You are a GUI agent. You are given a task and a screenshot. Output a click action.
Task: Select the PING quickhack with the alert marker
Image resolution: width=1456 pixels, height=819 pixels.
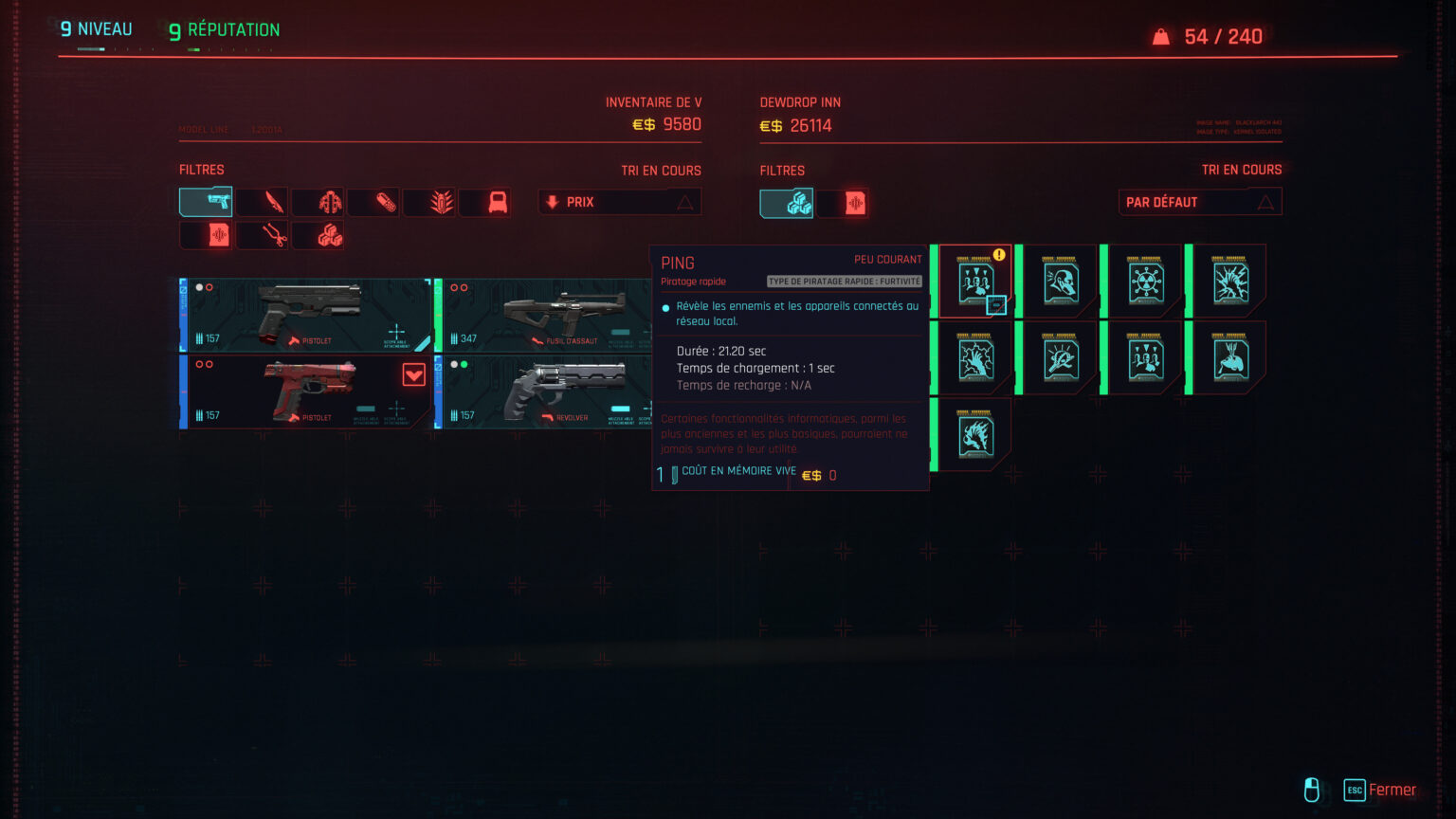pos(974,280)
